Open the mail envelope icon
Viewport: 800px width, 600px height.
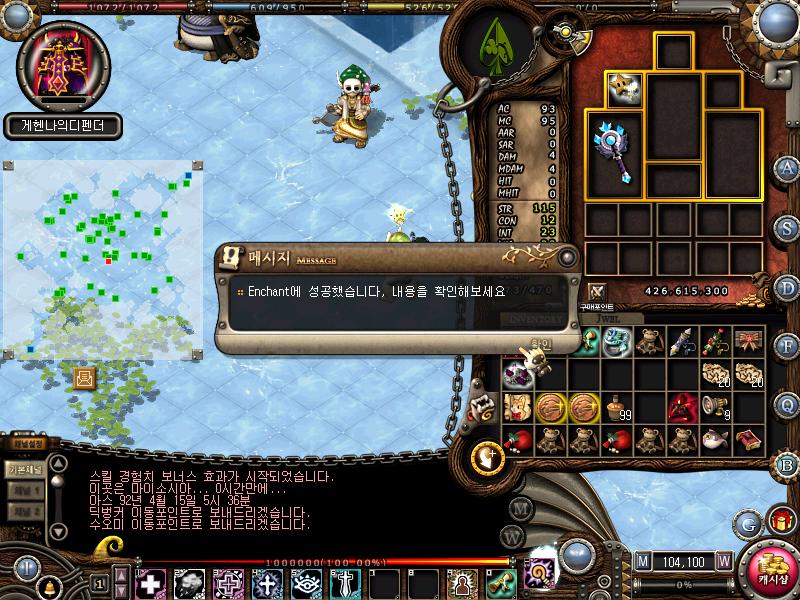[85, 377]
